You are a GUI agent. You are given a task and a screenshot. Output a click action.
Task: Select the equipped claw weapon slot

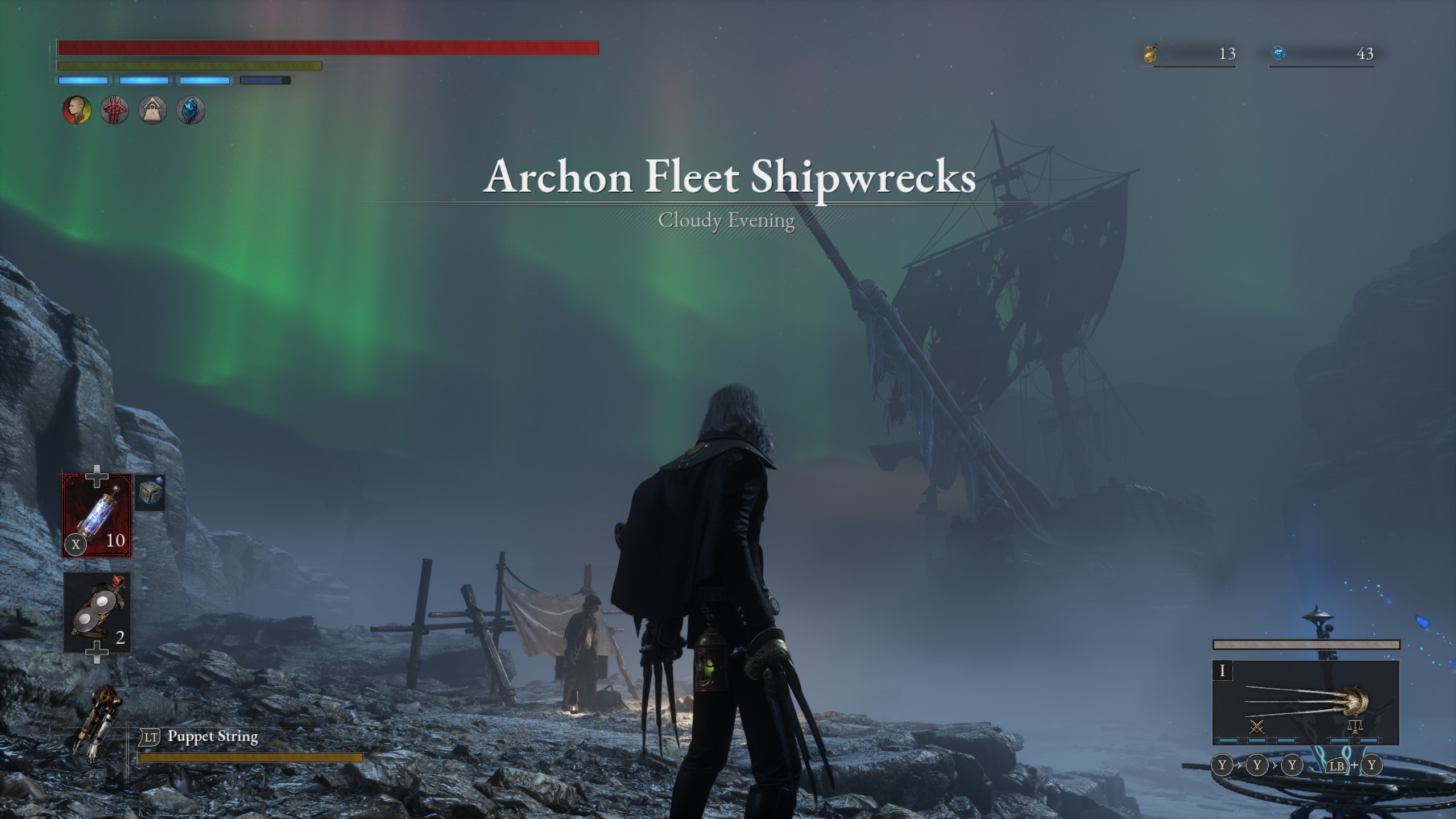(x=1305, y=702)
